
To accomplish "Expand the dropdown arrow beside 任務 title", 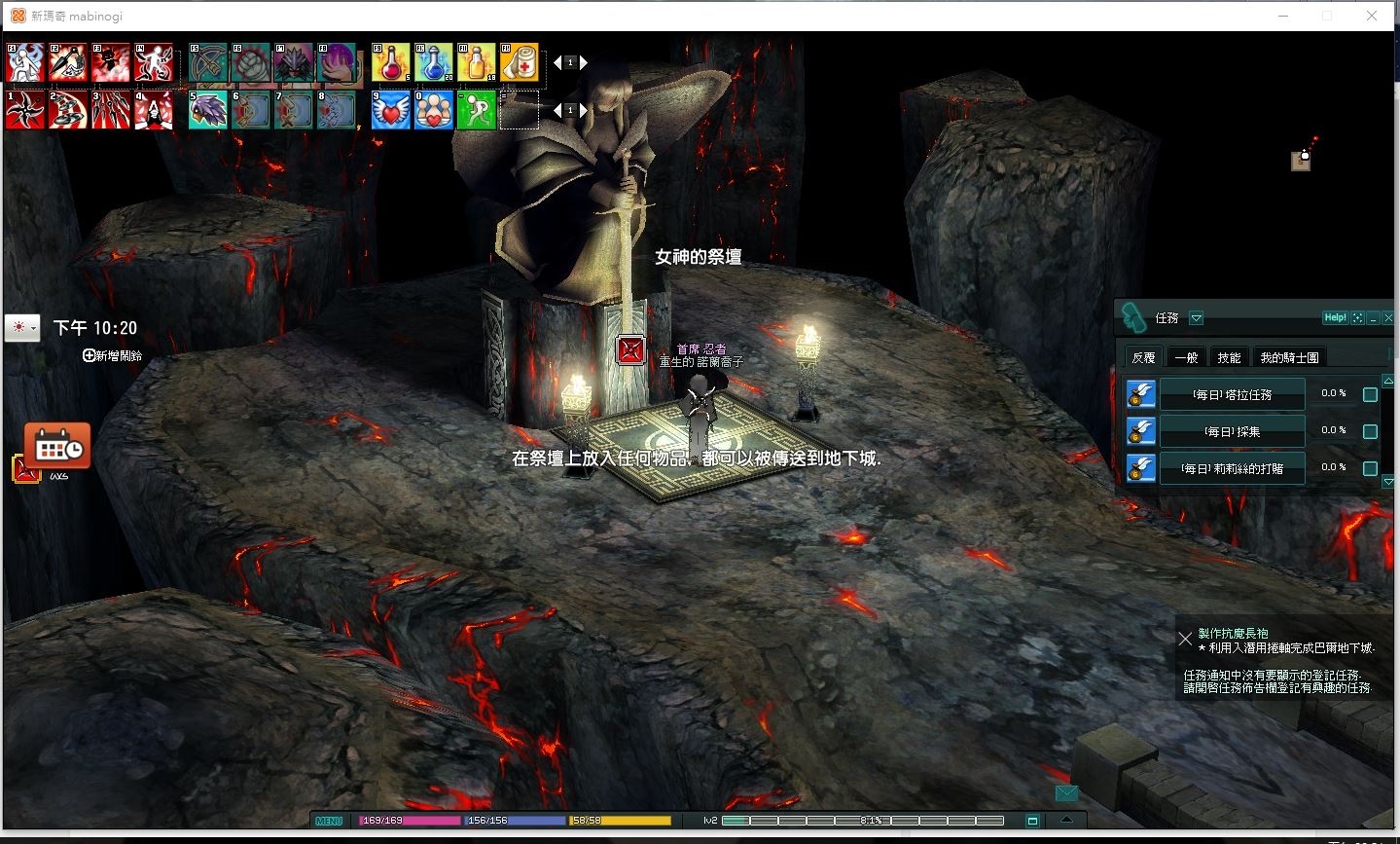I will pyautogui.click(x=1197, y=318).
